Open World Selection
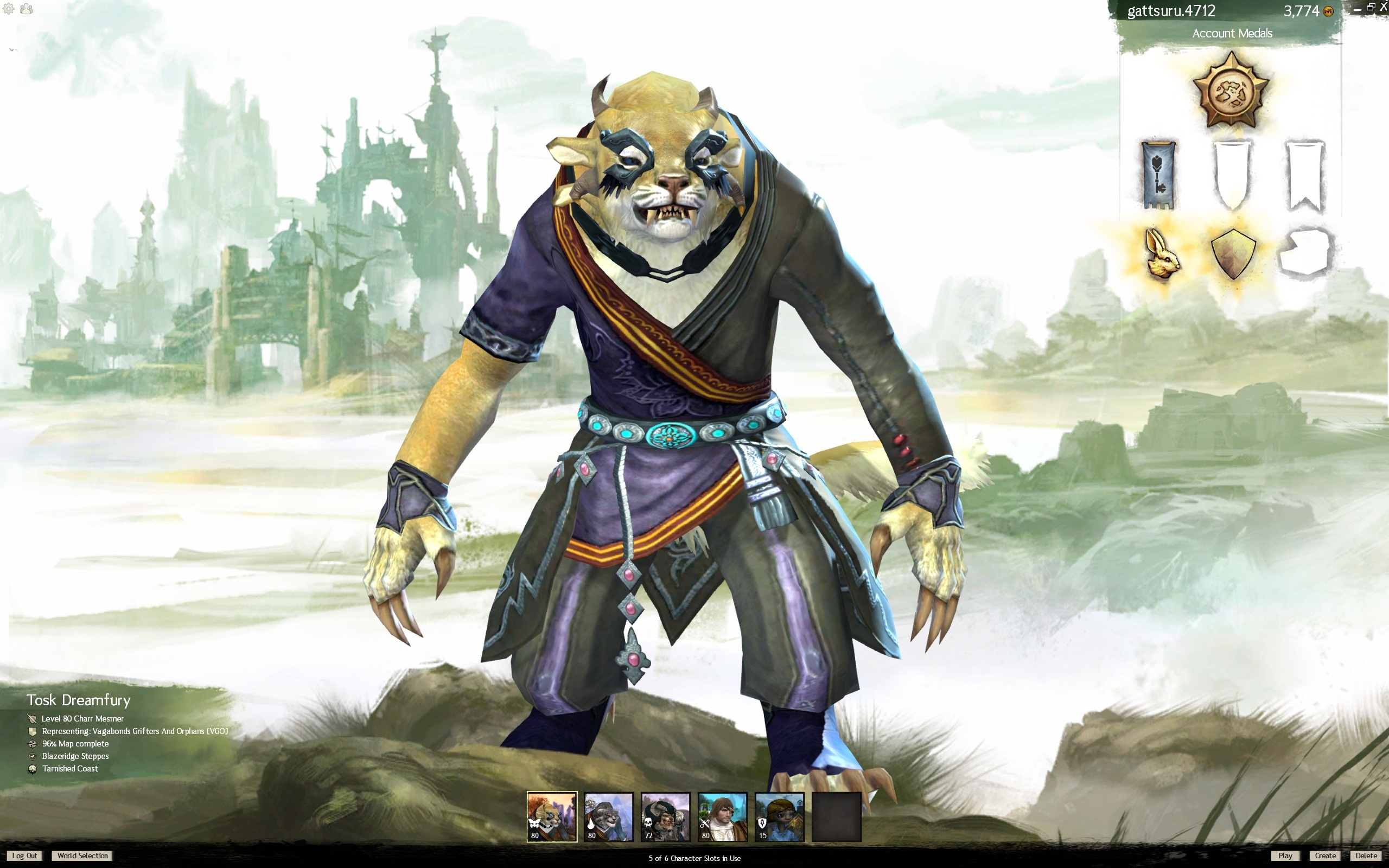 [x=82, y=856]
